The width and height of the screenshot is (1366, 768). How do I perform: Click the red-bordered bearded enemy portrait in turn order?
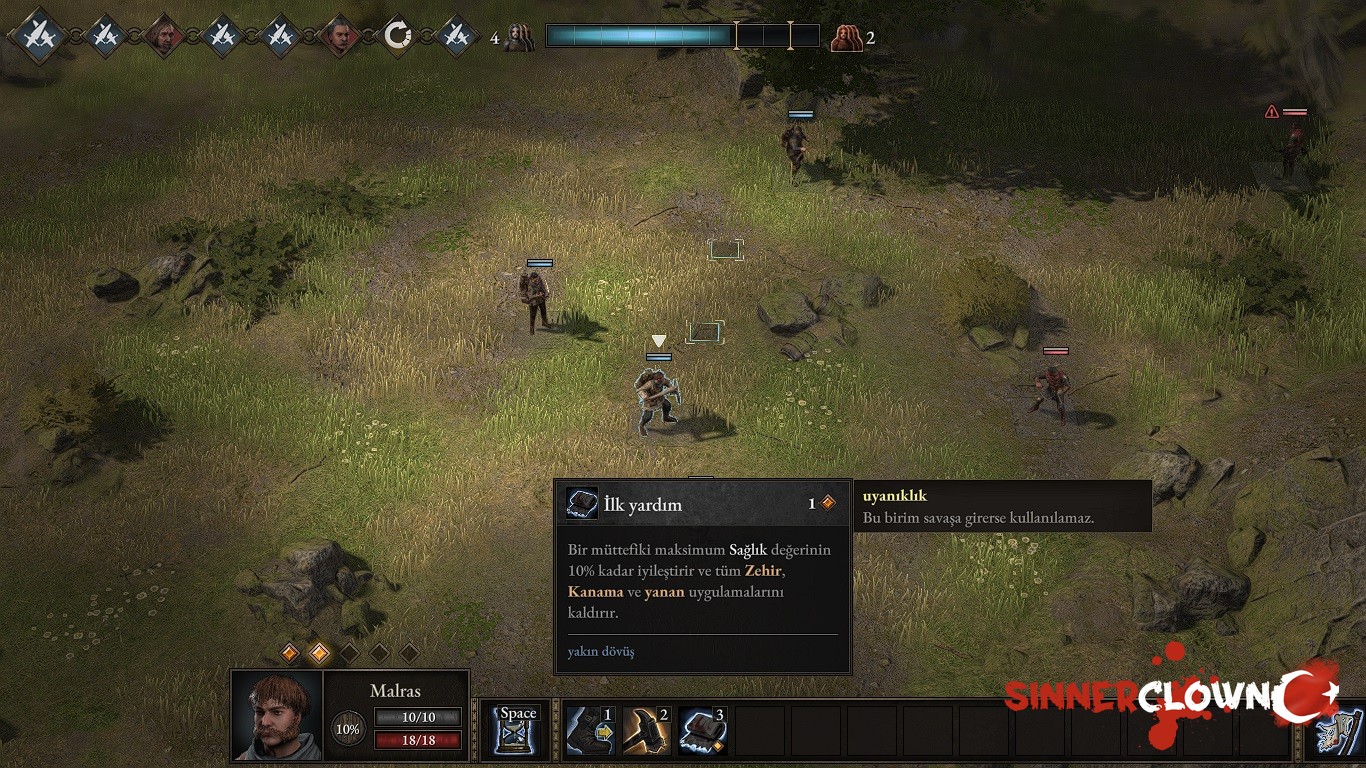pos(162,36)
